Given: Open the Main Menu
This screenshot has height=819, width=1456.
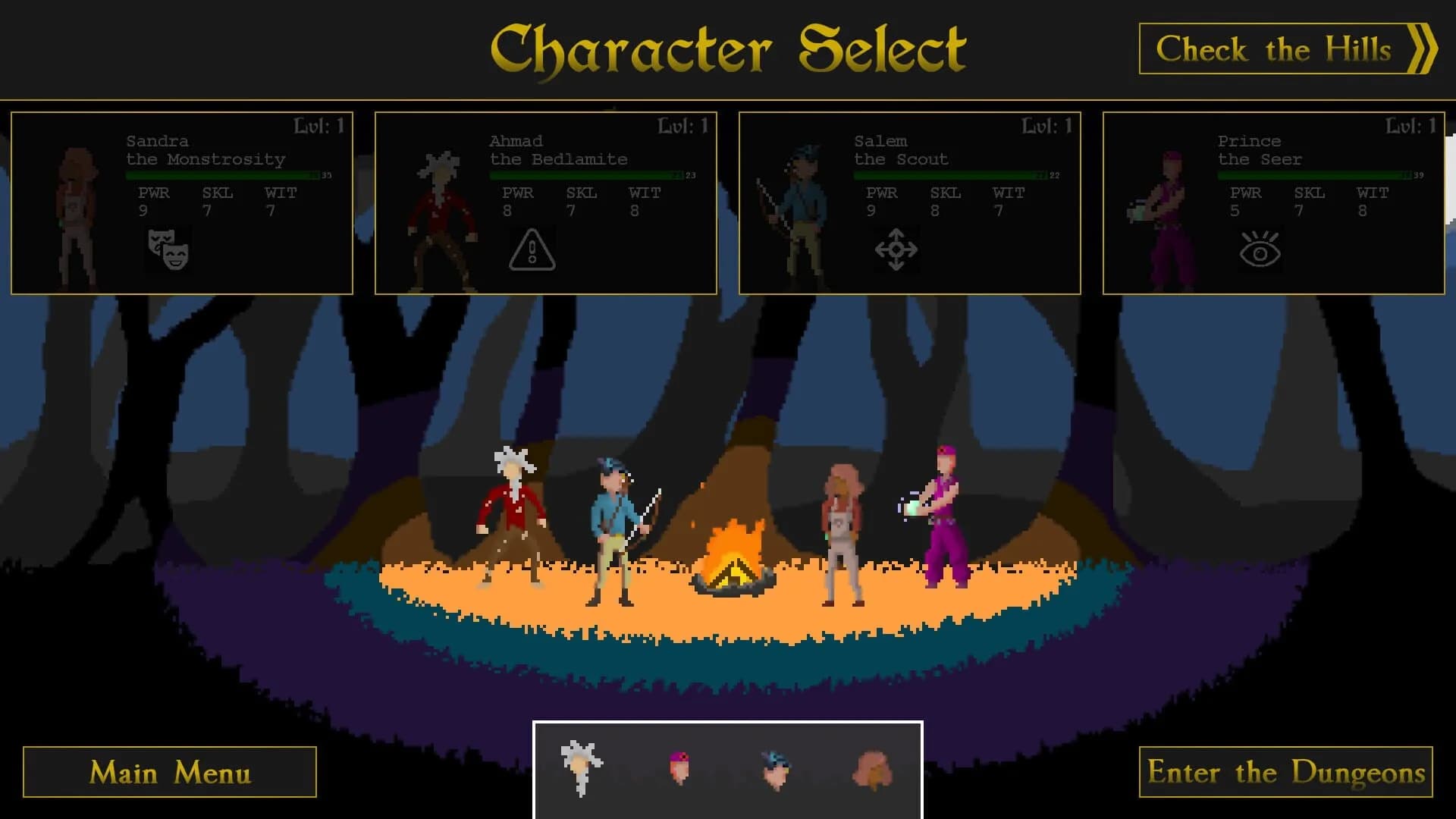Looking at the screenshot, I should 170,772.
